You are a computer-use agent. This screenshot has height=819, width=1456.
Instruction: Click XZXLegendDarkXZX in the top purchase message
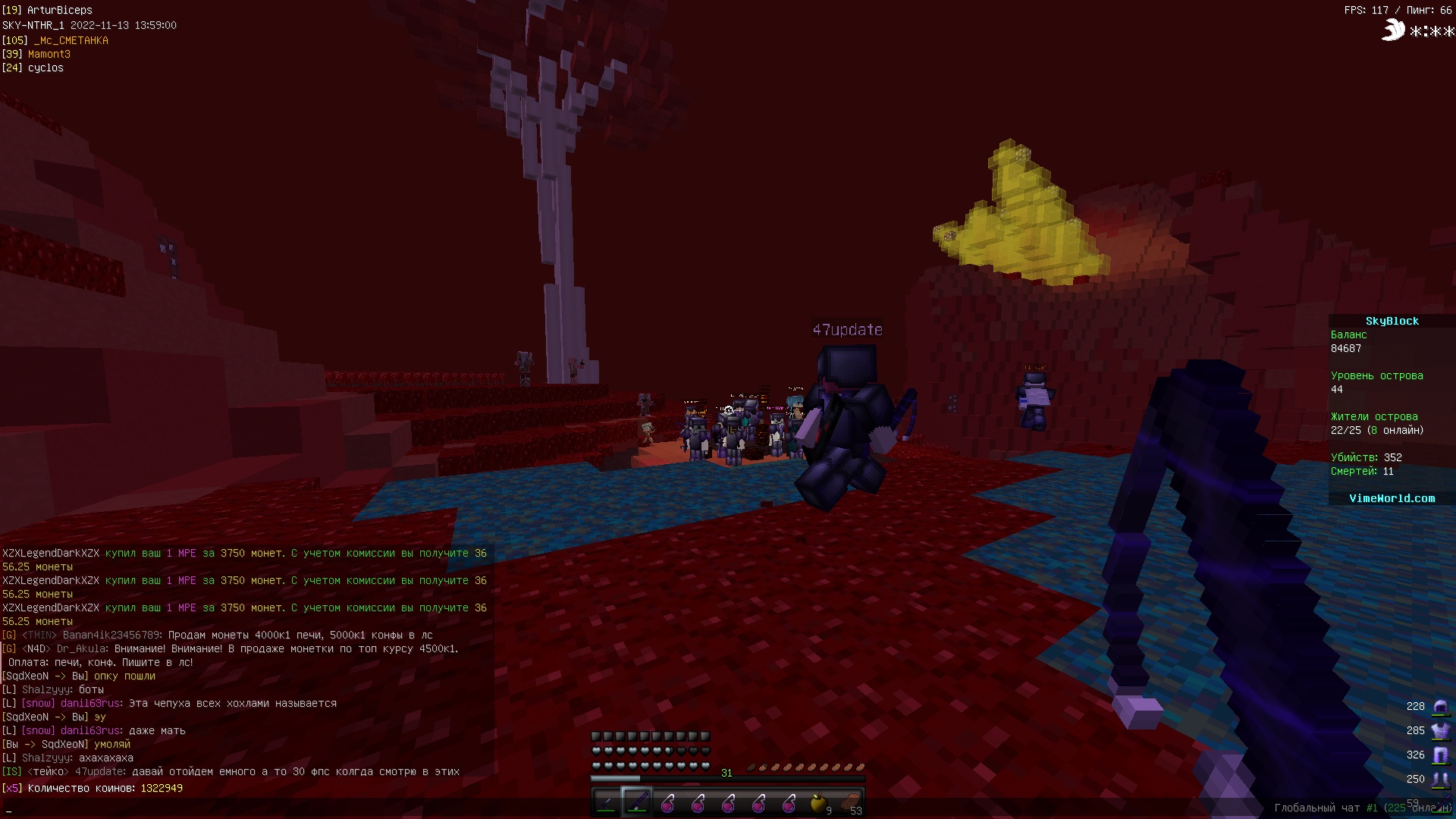51,554
